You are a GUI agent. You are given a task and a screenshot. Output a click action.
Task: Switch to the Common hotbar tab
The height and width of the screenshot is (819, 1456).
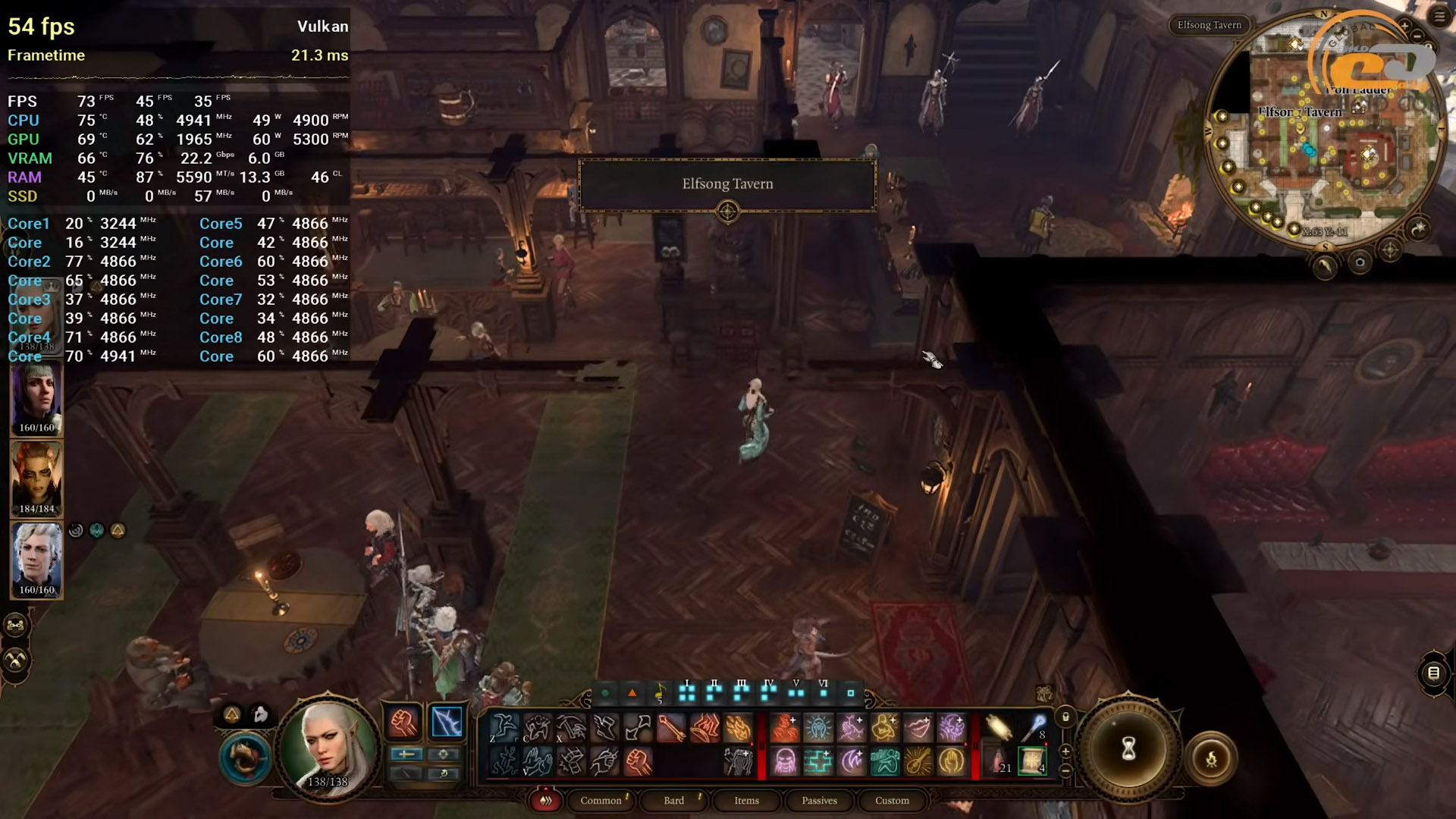(601, 800)
